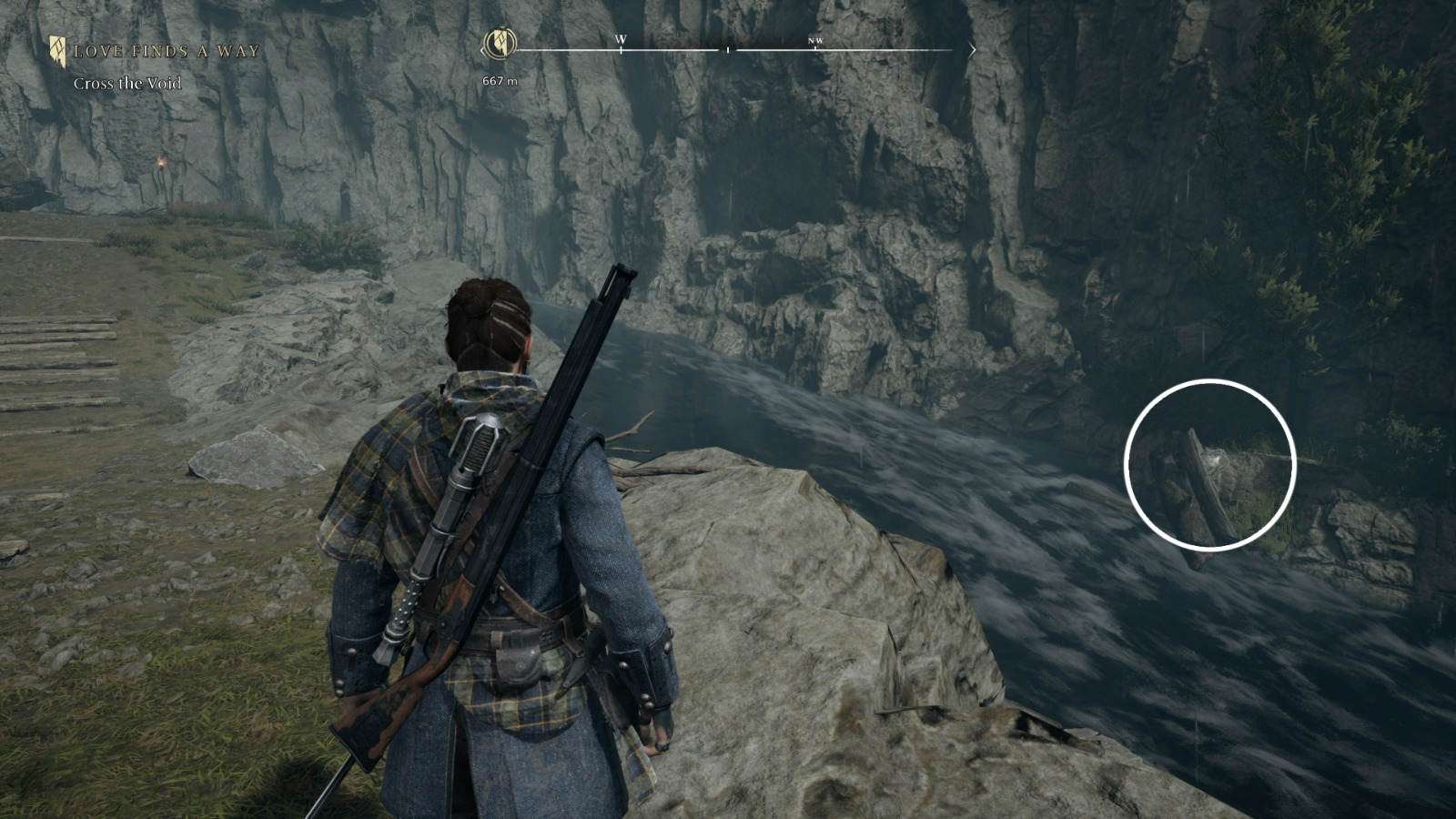1456x819 pixels.
Task: Select the W direction marker on the compass
Action: click(x=622, y=40)
